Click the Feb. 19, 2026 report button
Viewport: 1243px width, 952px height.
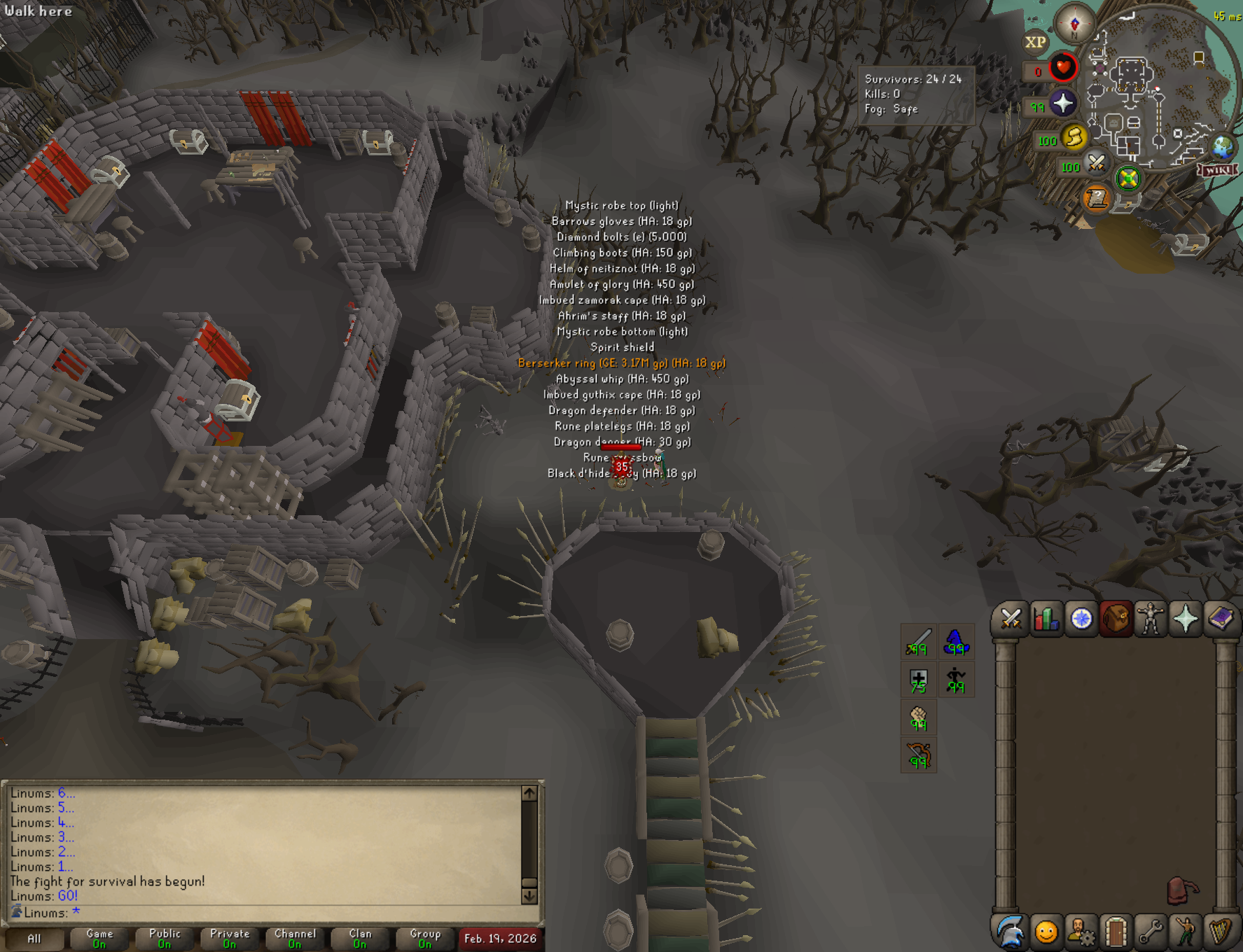[500, 938]
